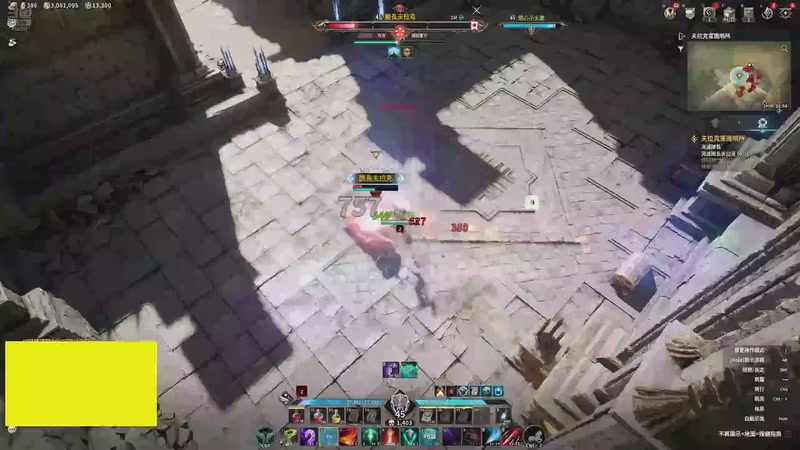Select the mountain buff icon under boss bar
Screen dimensions: 800x450
click(392, 52)
